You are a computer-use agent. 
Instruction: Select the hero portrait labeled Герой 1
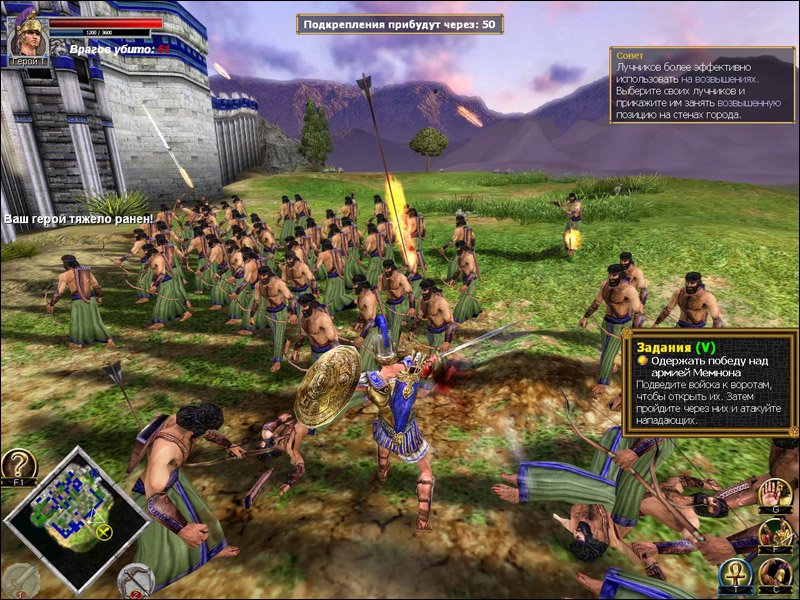pyautogui.click(x=28, y=37)
